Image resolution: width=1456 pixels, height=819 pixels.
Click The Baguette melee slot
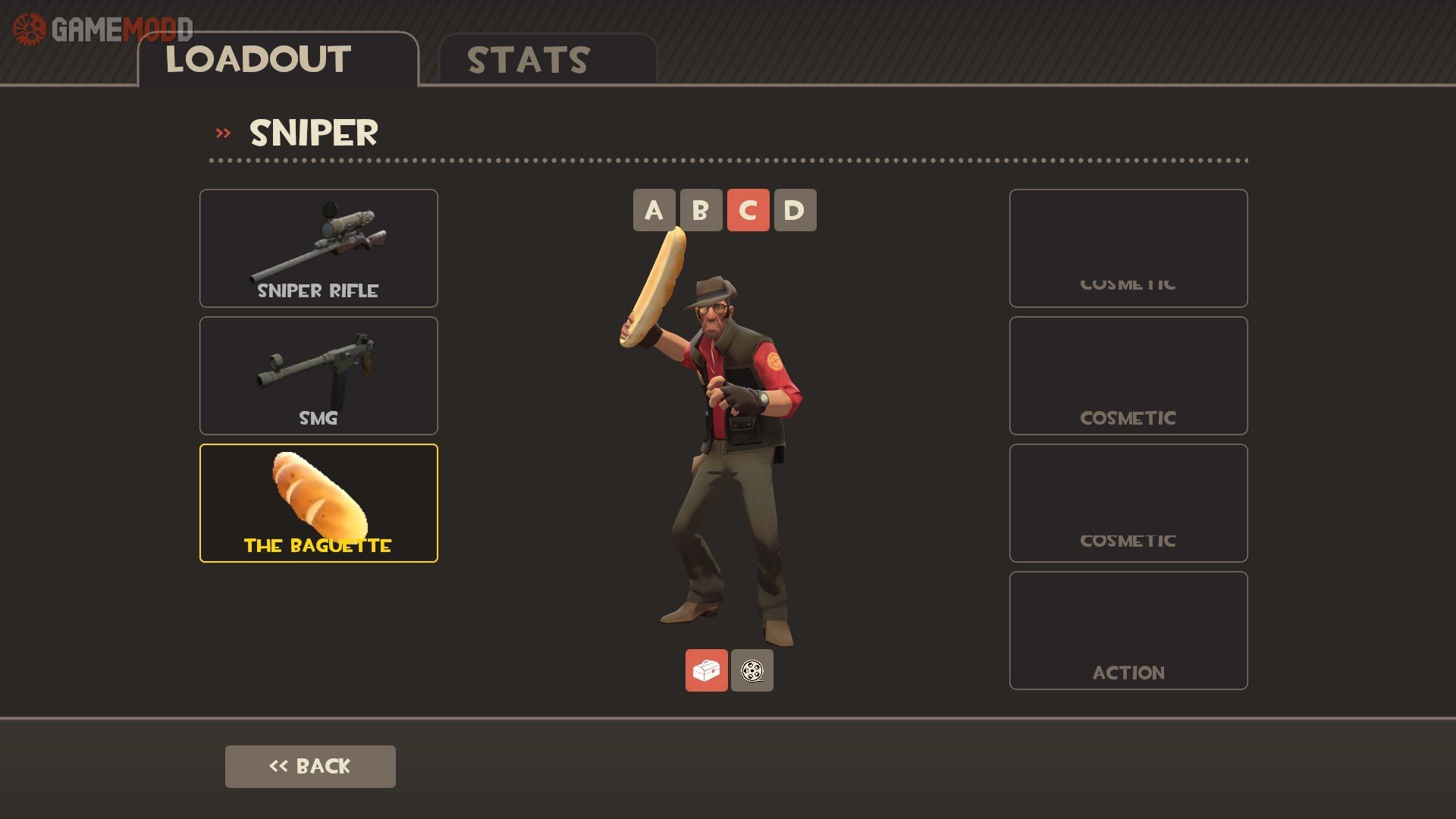pos(318,503)
